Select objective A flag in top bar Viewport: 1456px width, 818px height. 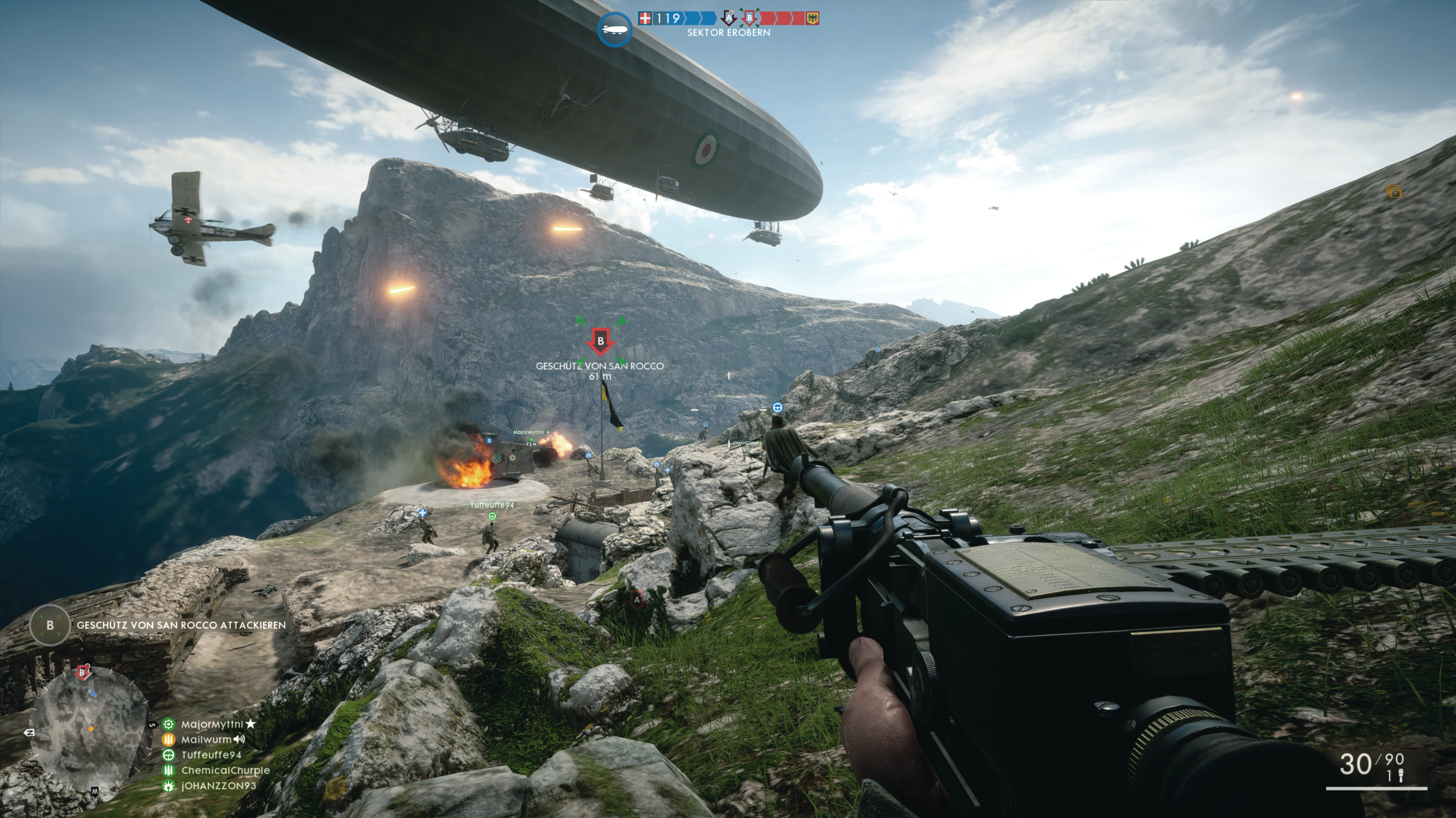729,19
